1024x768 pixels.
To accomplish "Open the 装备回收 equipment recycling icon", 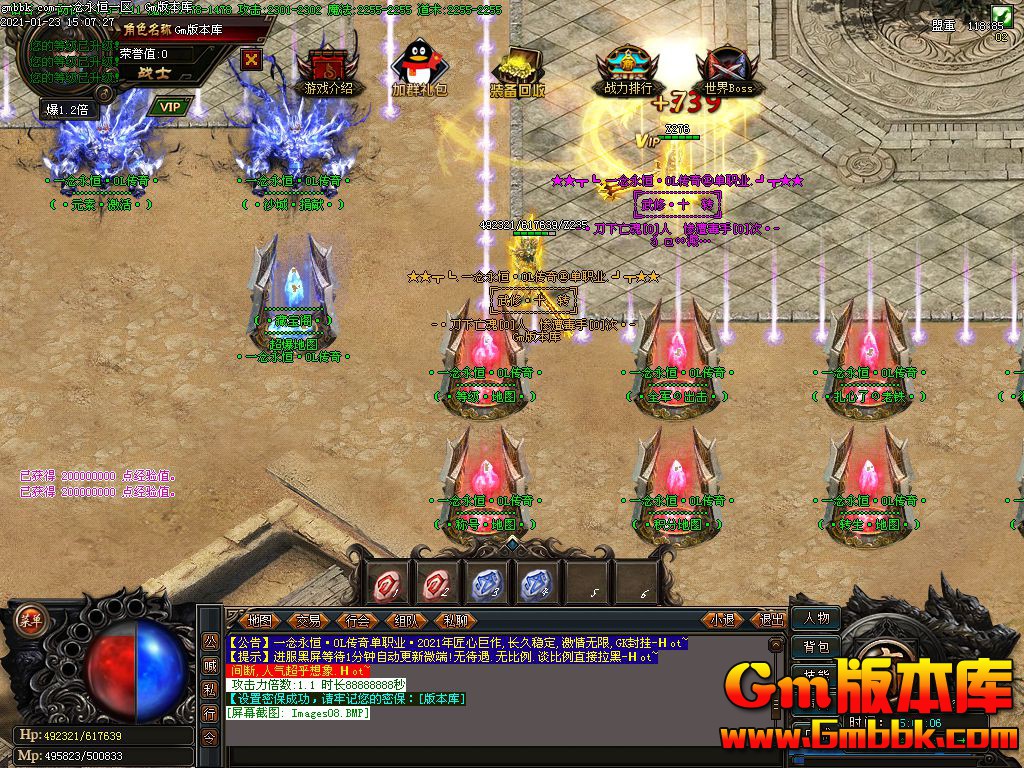I will click(517, 70).
